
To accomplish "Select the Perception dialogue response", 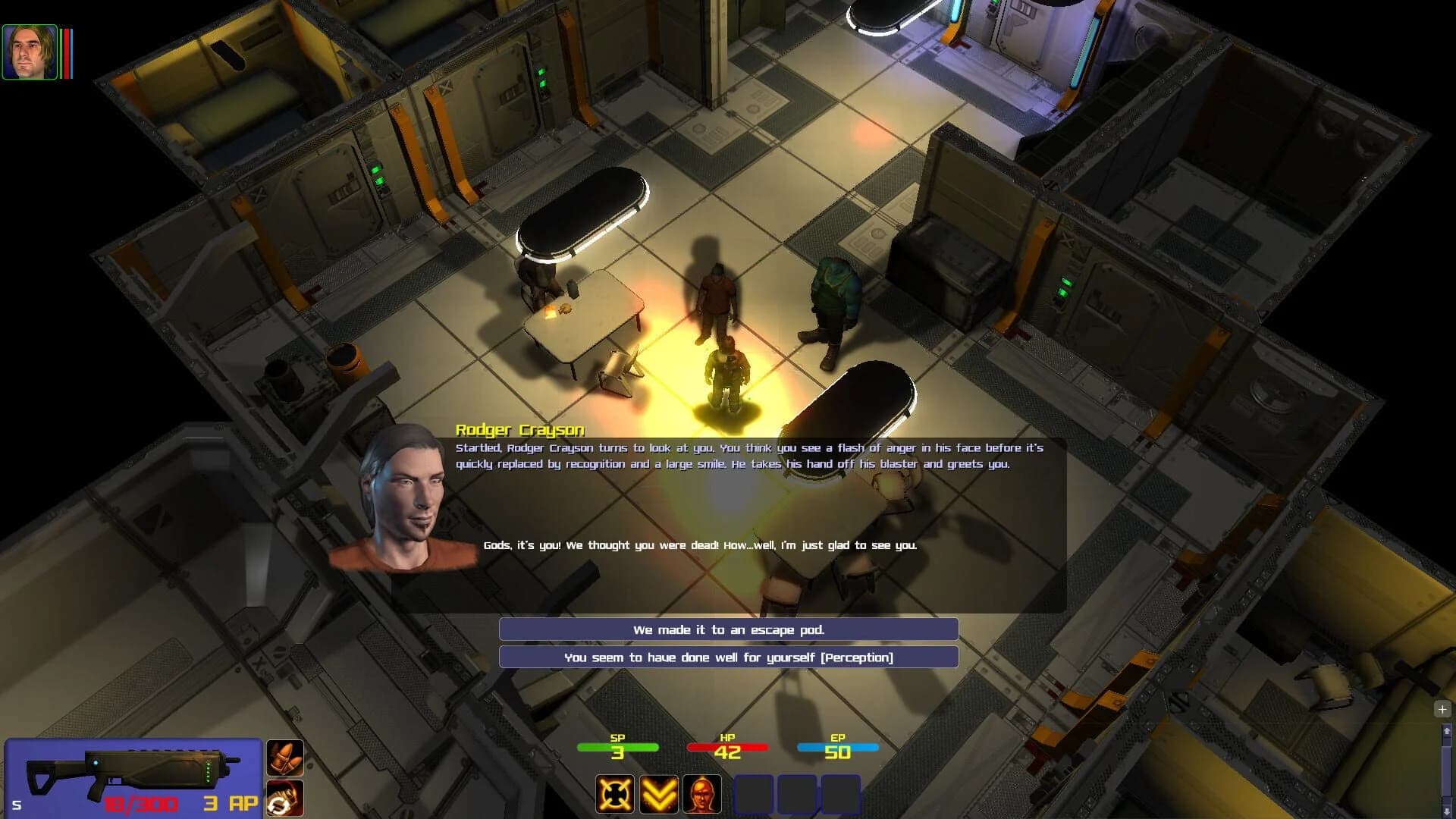I will point(727,657).
